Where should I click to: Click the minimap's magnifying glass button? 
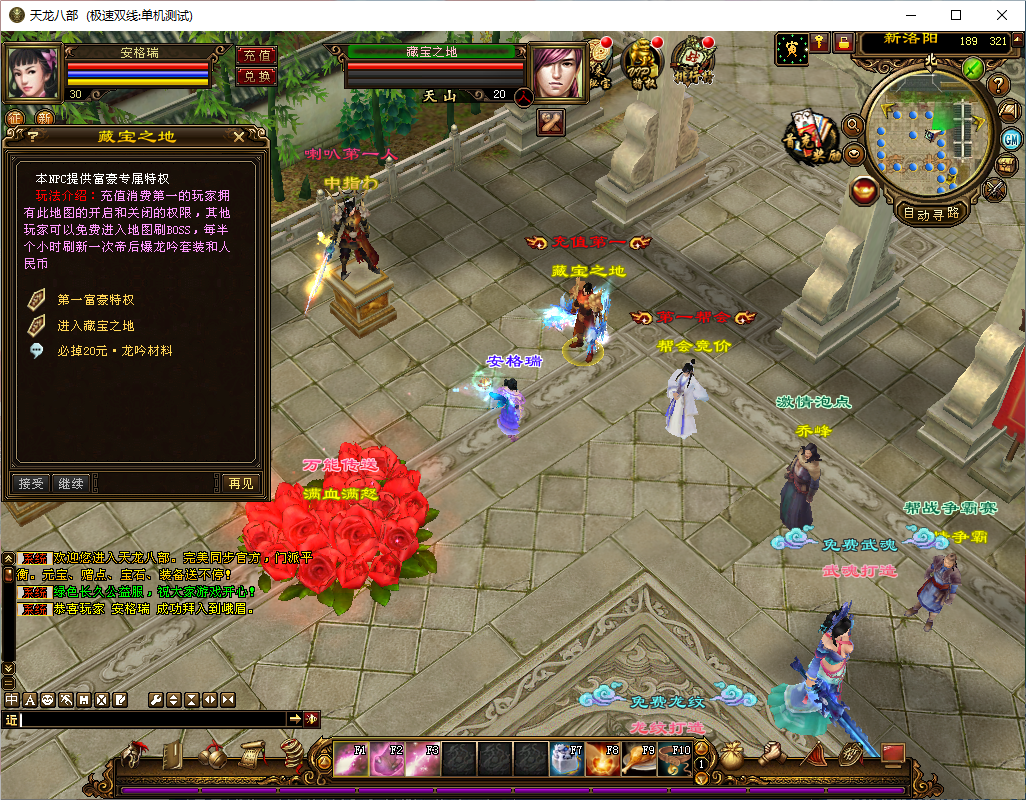tap(853, 124)
